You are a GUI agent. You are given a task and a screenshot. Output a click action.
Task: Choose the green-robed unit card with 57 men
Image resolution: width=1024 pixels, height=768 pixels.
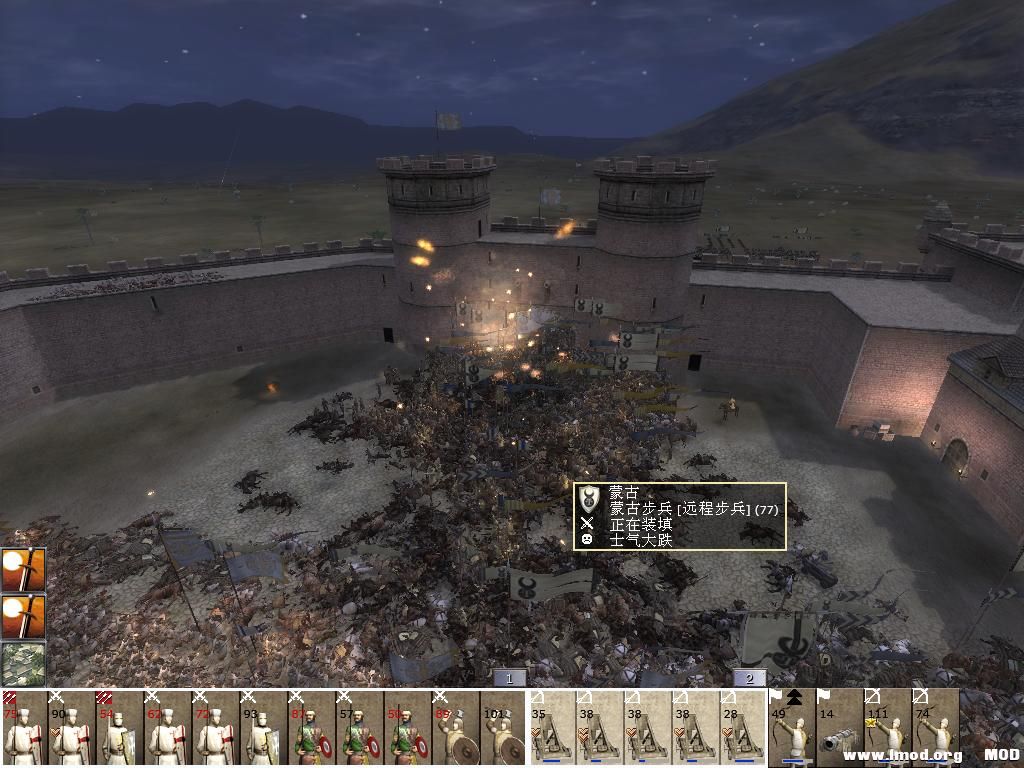(360, 728)
